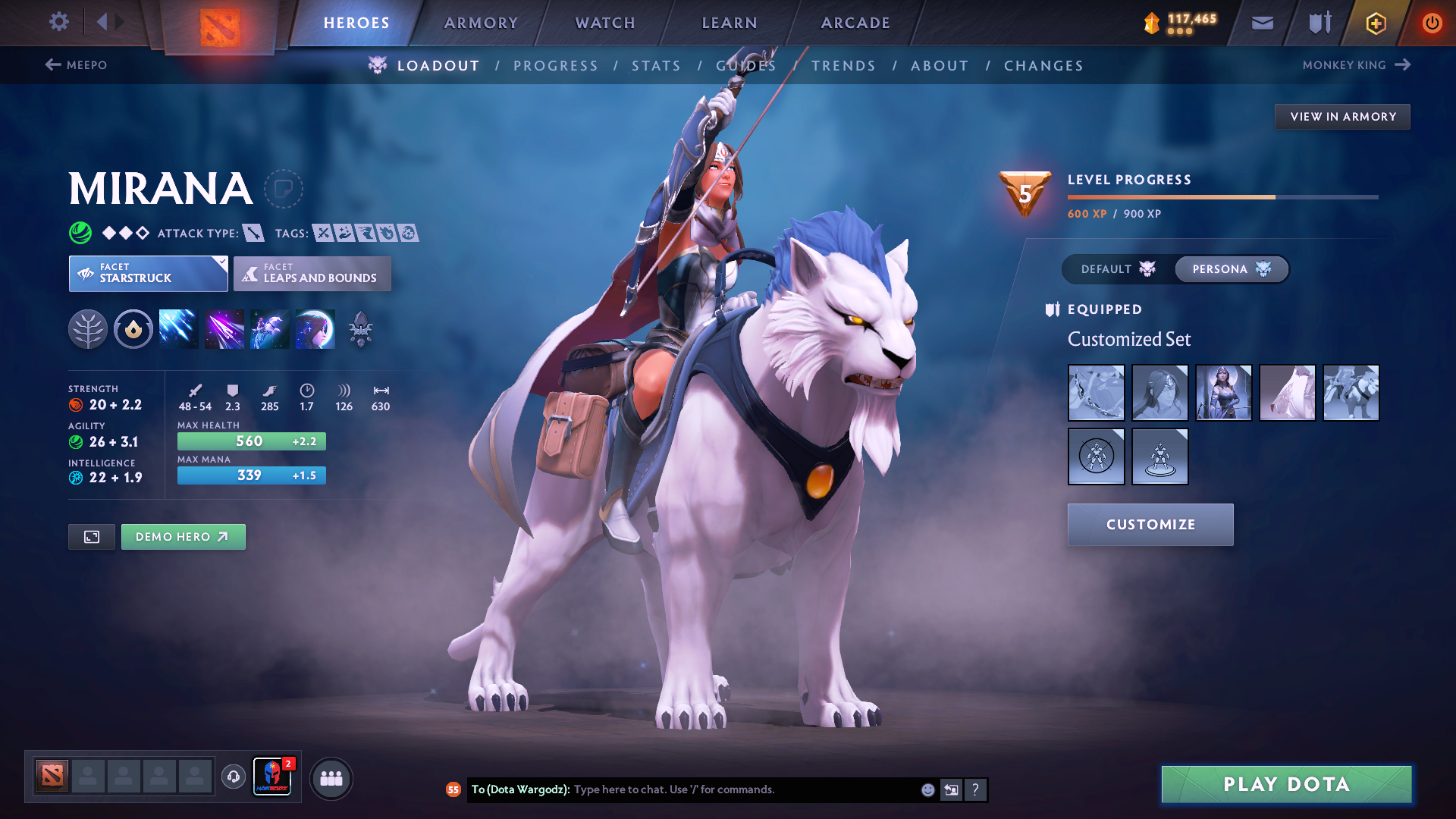Launch the Demo Hero mode

coord(183,537)
